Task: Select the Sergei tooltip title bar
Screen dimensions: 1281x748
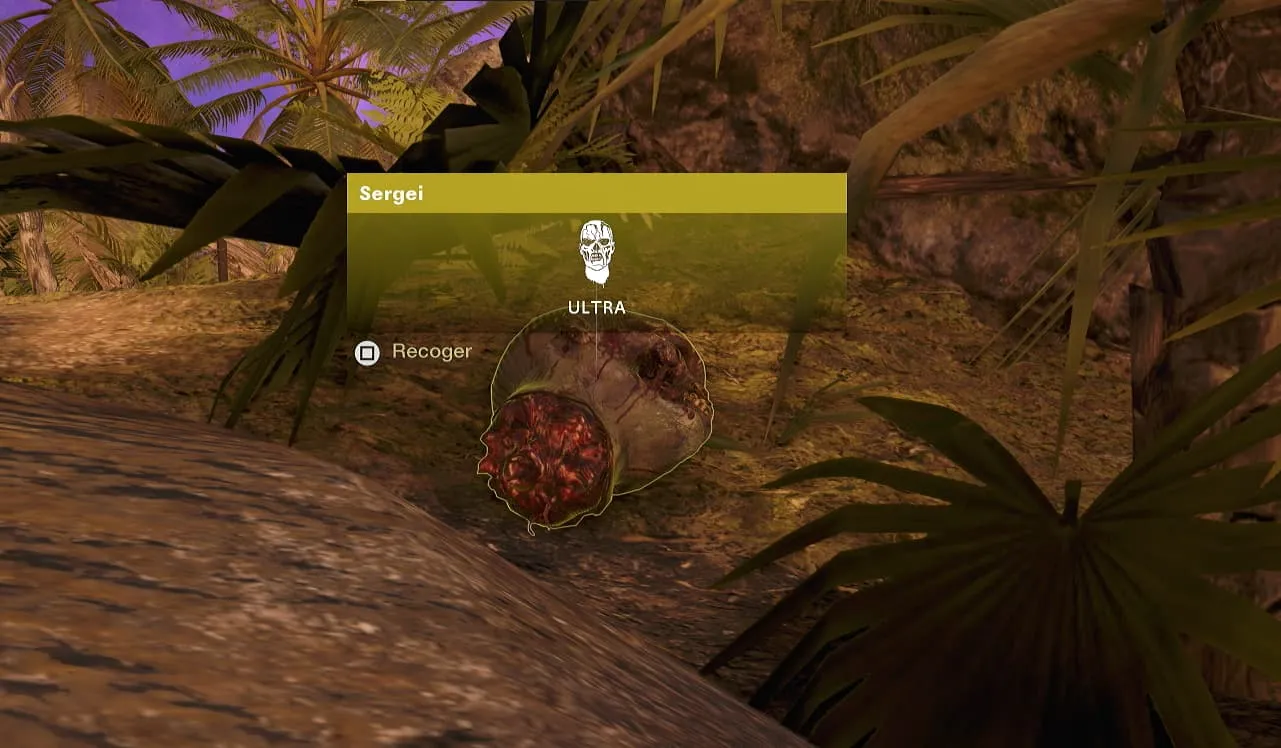Action: coord(596,194)
